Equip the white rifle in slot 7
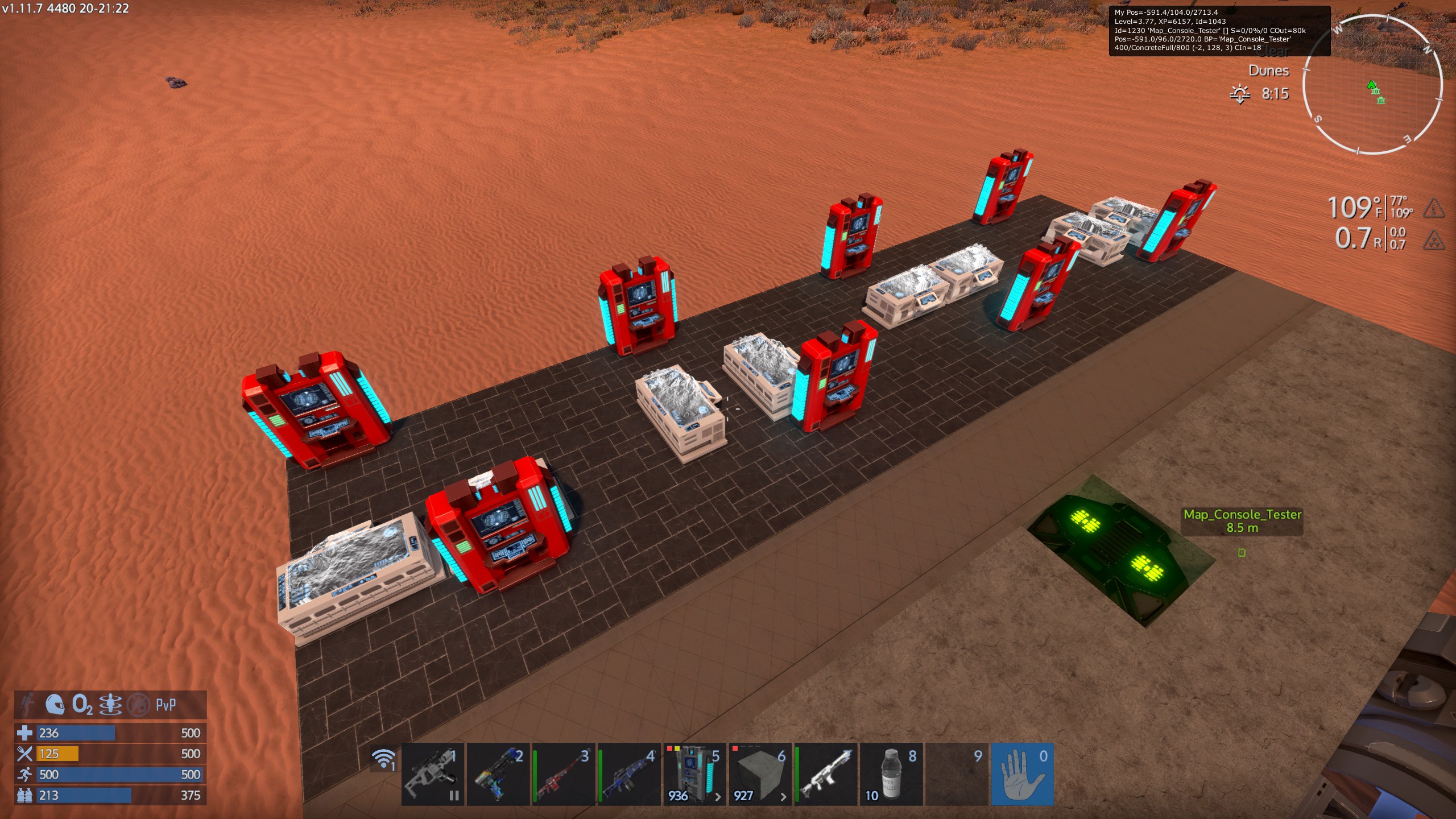Viewport: 1456px width, 819px height. click(825, 774)
